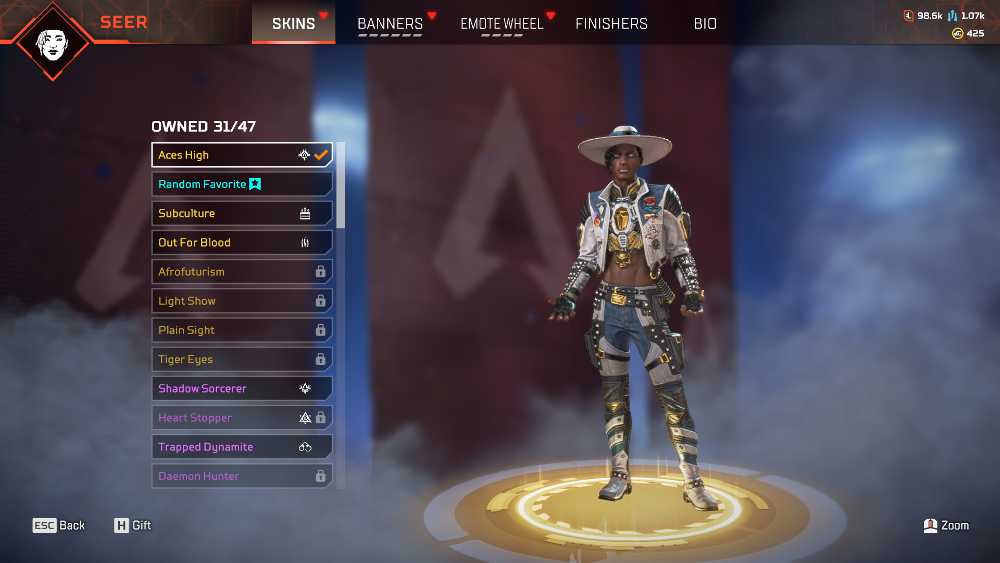Viewport: 1000px width, 563px height.
Task: Pick the Out For Blood skin
Action: pos(242,242)
